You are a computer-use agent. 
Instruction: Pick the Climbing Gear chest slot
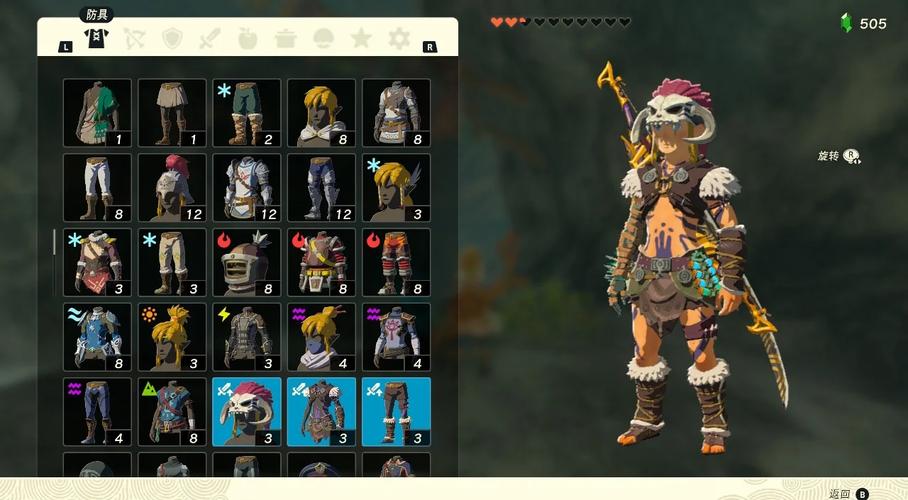coord(172,411)
